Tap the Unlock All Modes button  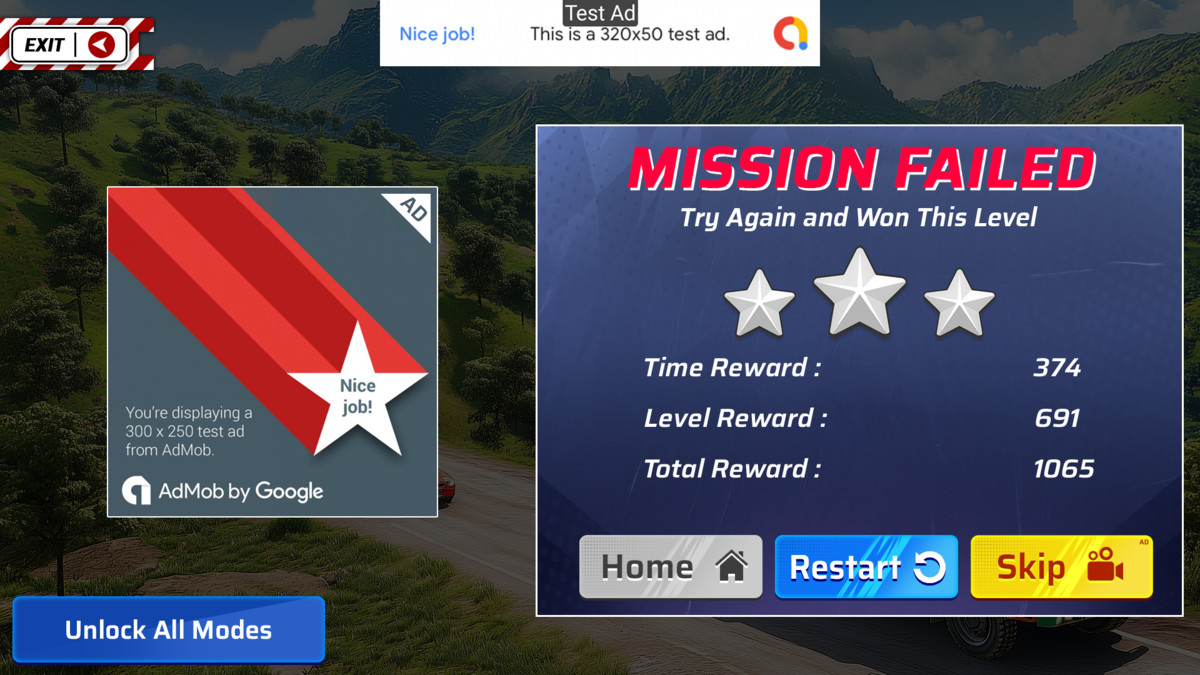(x=168, y=630)
